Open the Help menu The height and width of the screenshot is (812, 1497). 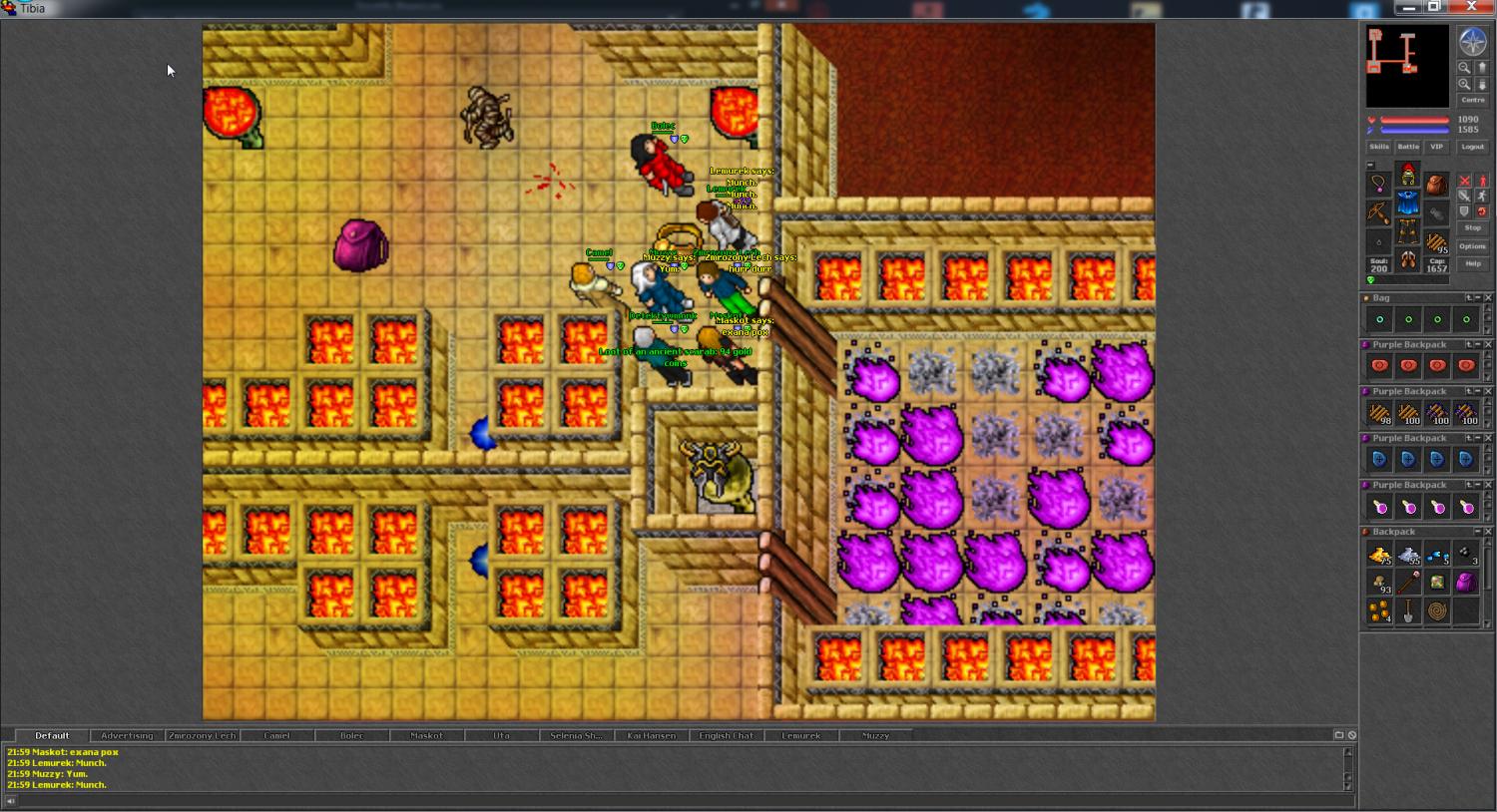point(1472,263)
